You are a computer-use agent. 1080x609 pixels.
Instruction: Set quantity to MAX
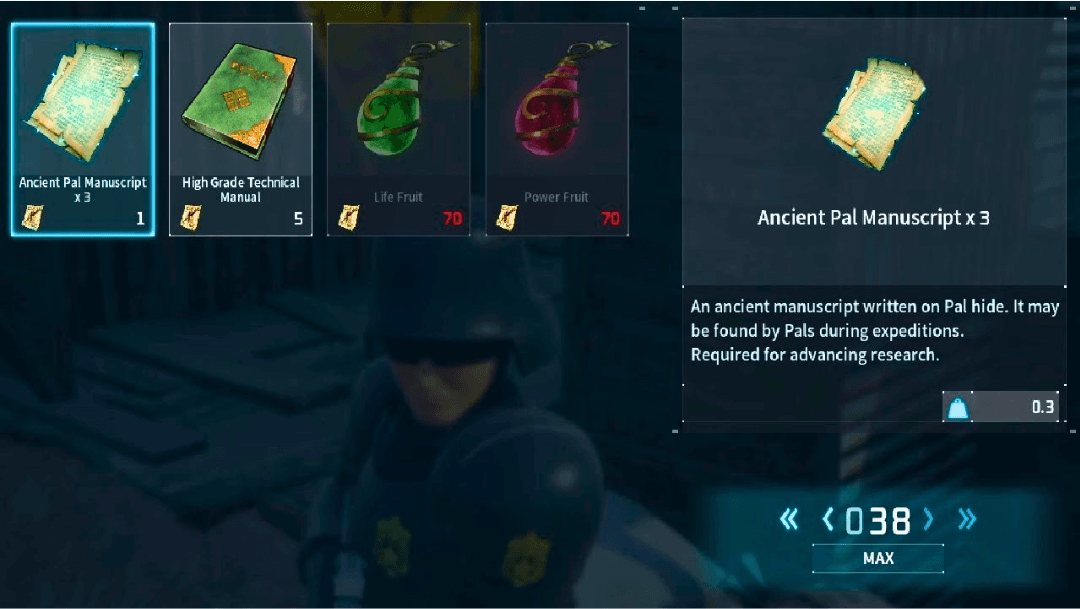tap(877, 558)
